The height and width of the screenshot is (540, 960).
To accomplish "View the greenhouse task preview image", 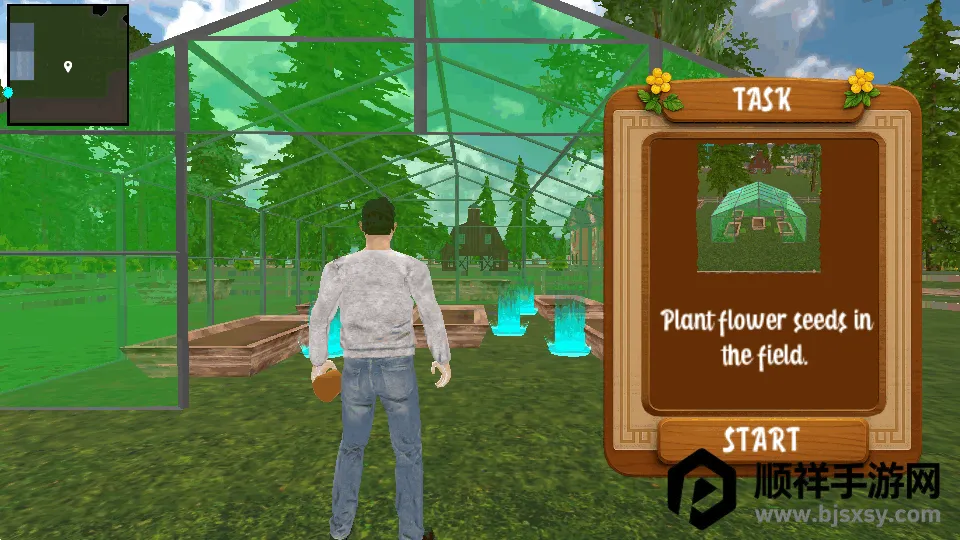I will 759,208.
